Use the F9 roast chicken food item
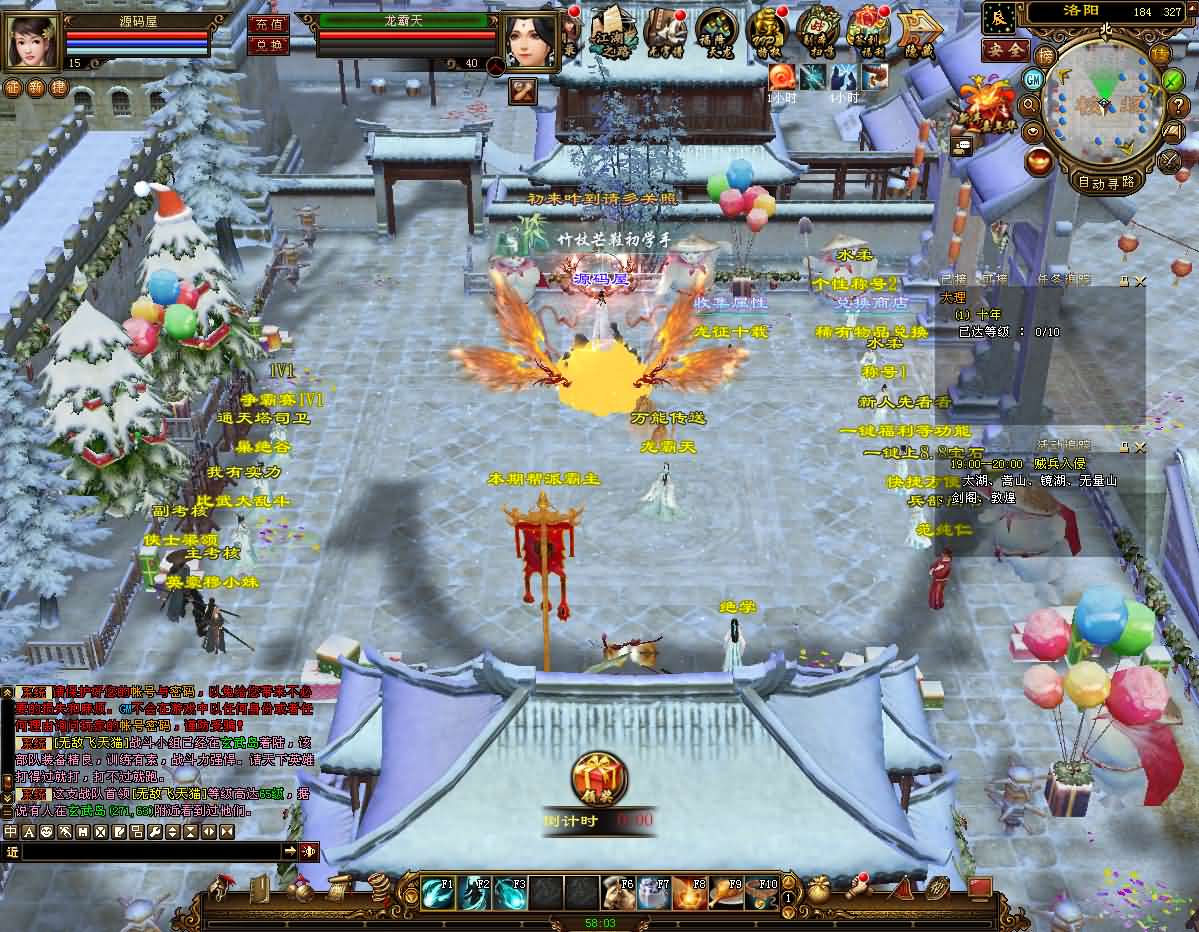 tap(726, 892)
